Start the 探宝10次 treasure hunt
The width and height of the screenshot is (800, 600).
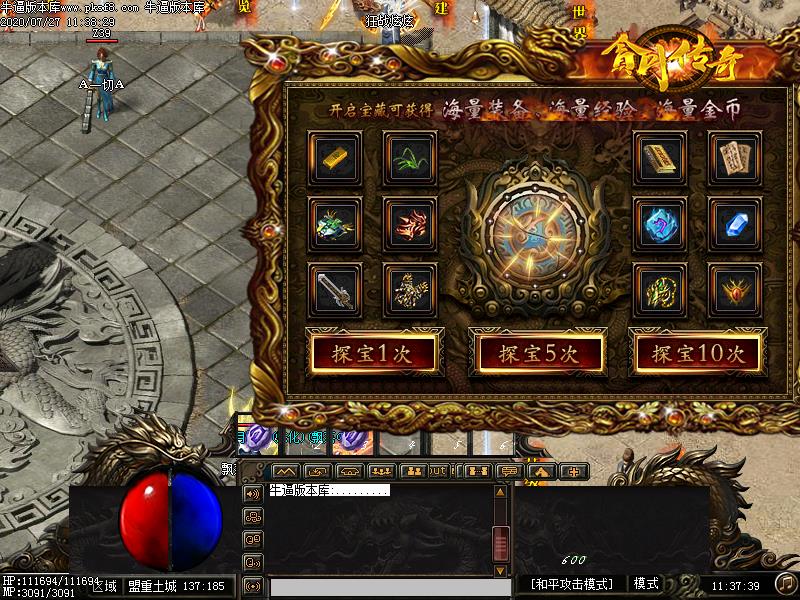[x=698, y=352]
